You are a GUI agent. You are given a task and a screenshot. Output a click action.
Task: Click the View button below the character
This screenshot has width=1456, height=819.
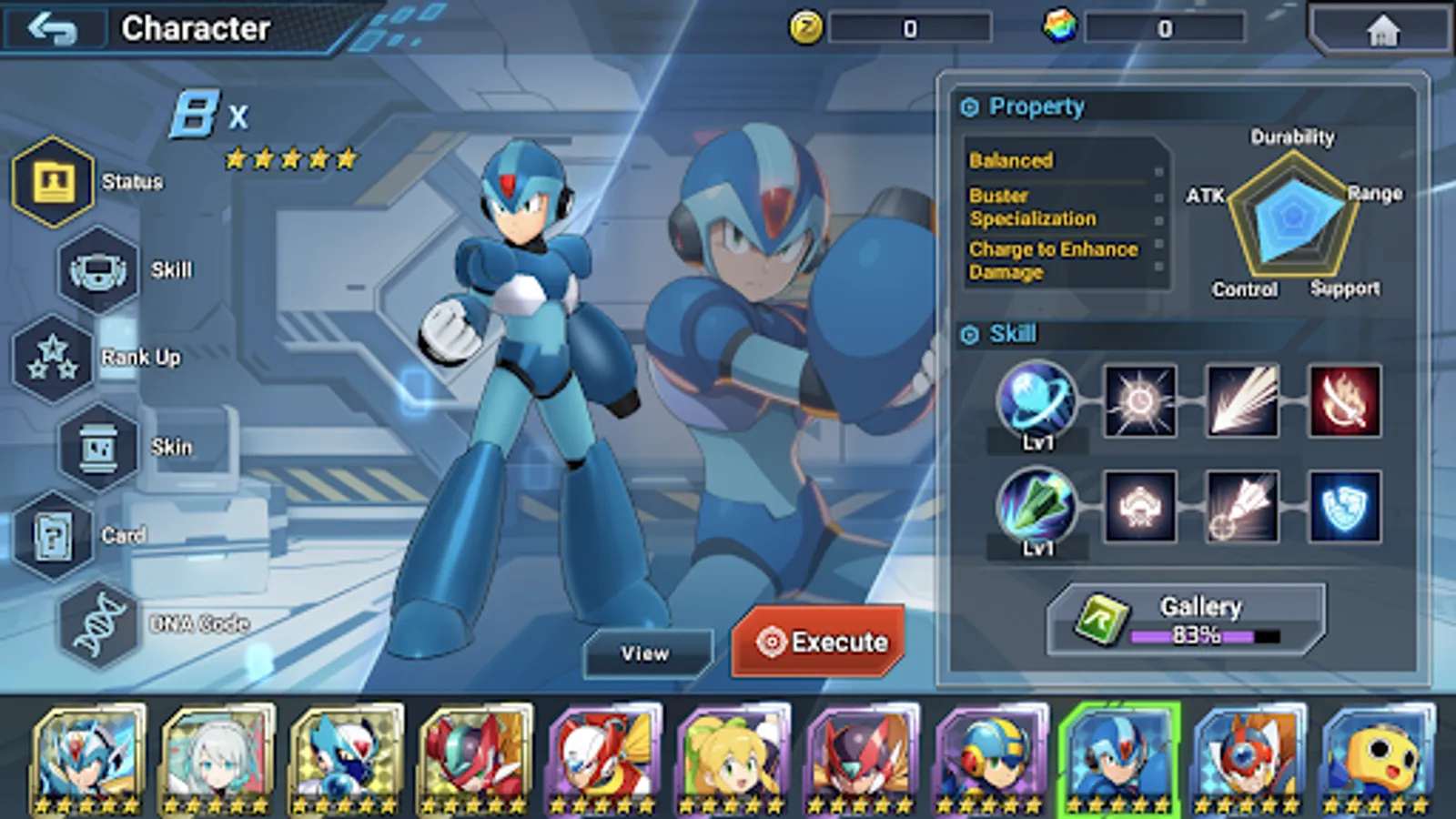tap(647, 652)
